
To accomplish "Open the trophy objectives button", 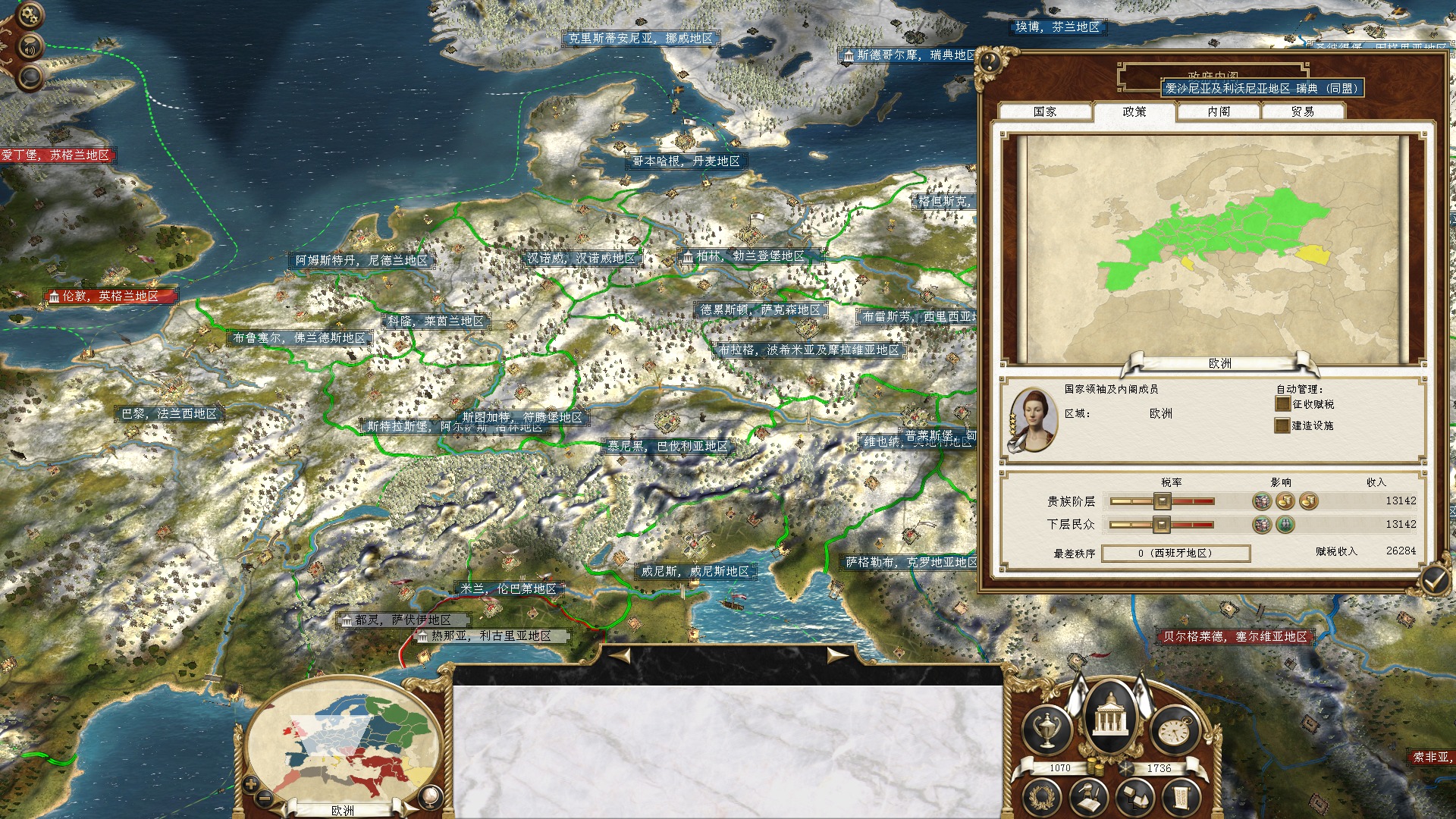I will tap(1046, 730).
